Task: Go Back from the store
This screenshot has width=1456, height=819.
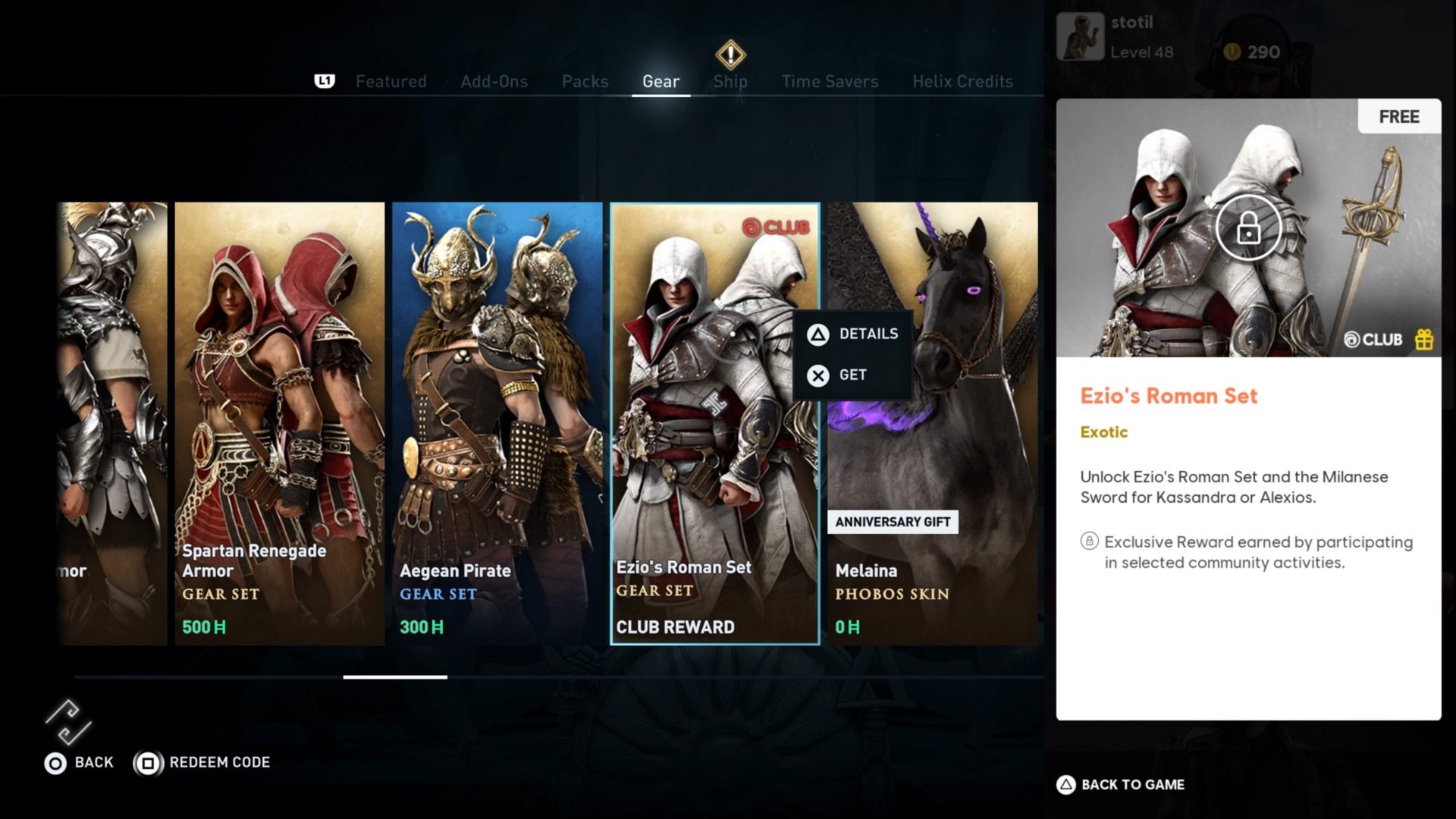Action: coord(79,762)
